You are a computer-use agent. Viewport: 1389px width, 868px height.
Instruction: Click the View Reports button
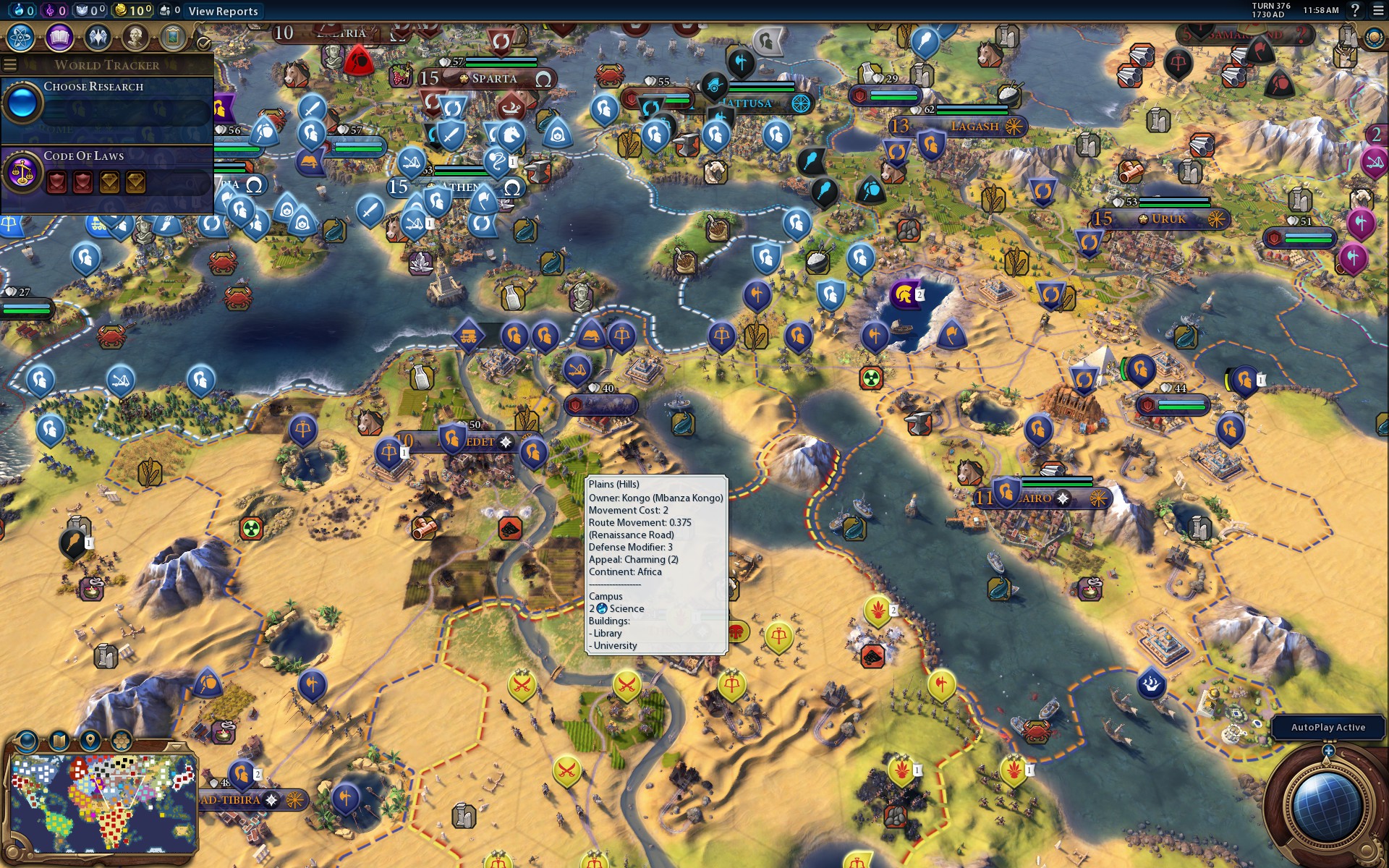point(222,11)
